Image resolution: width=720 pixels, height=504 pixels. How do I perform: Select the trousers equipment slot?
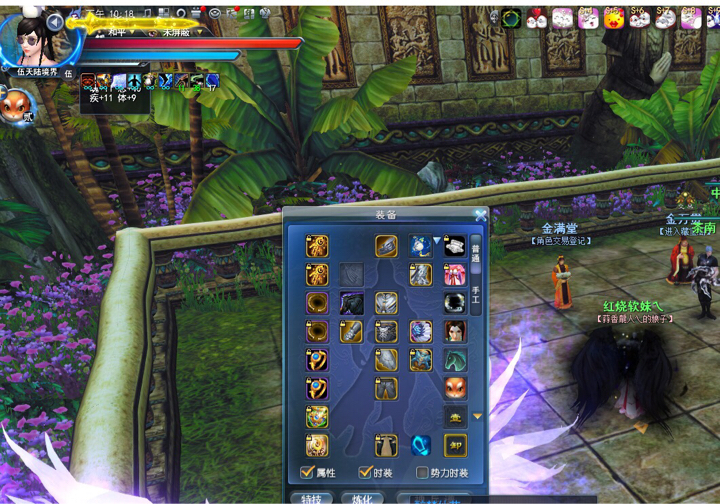(386, 388)
